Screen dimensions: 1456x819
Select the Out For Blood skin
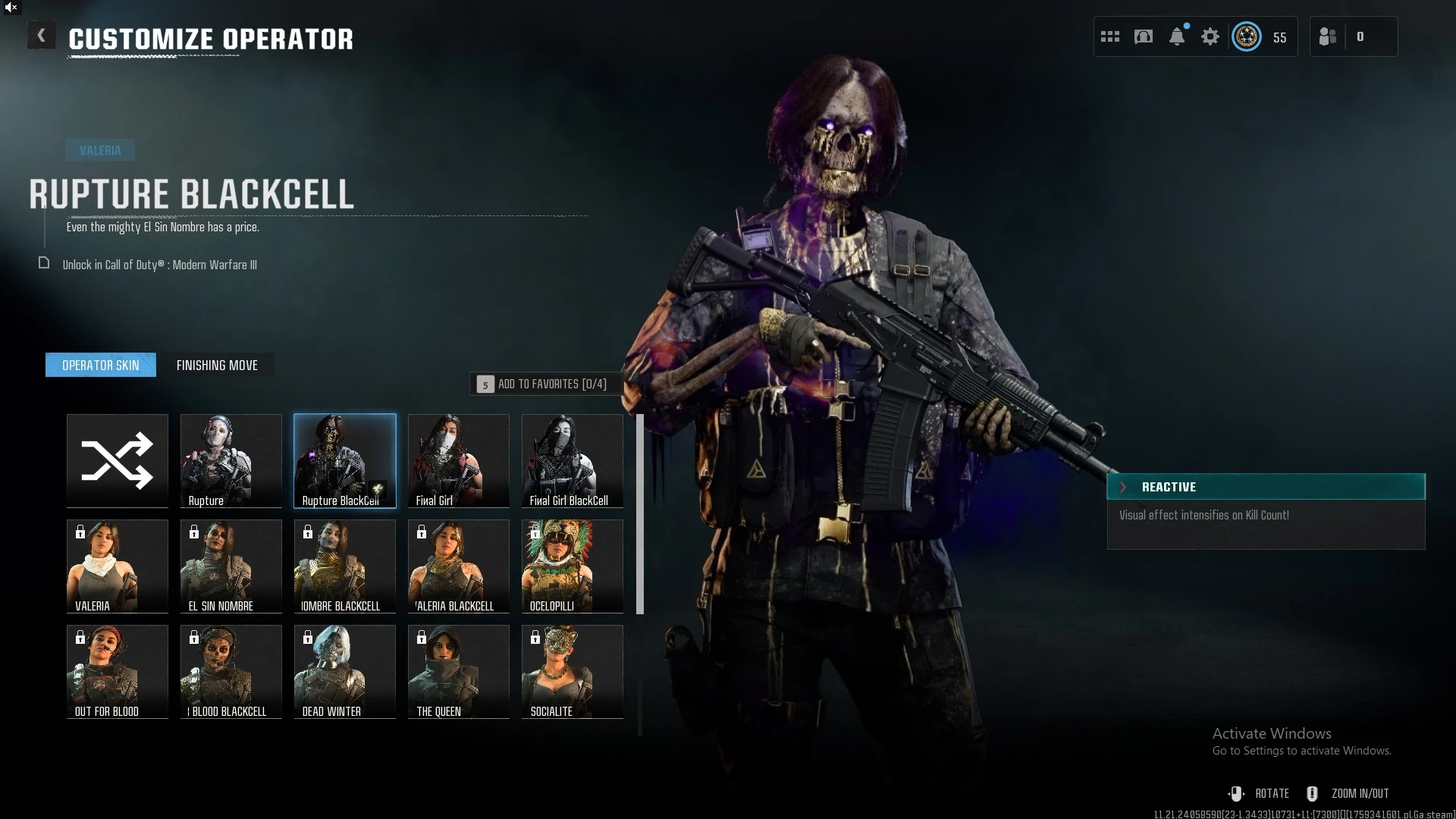118,671
